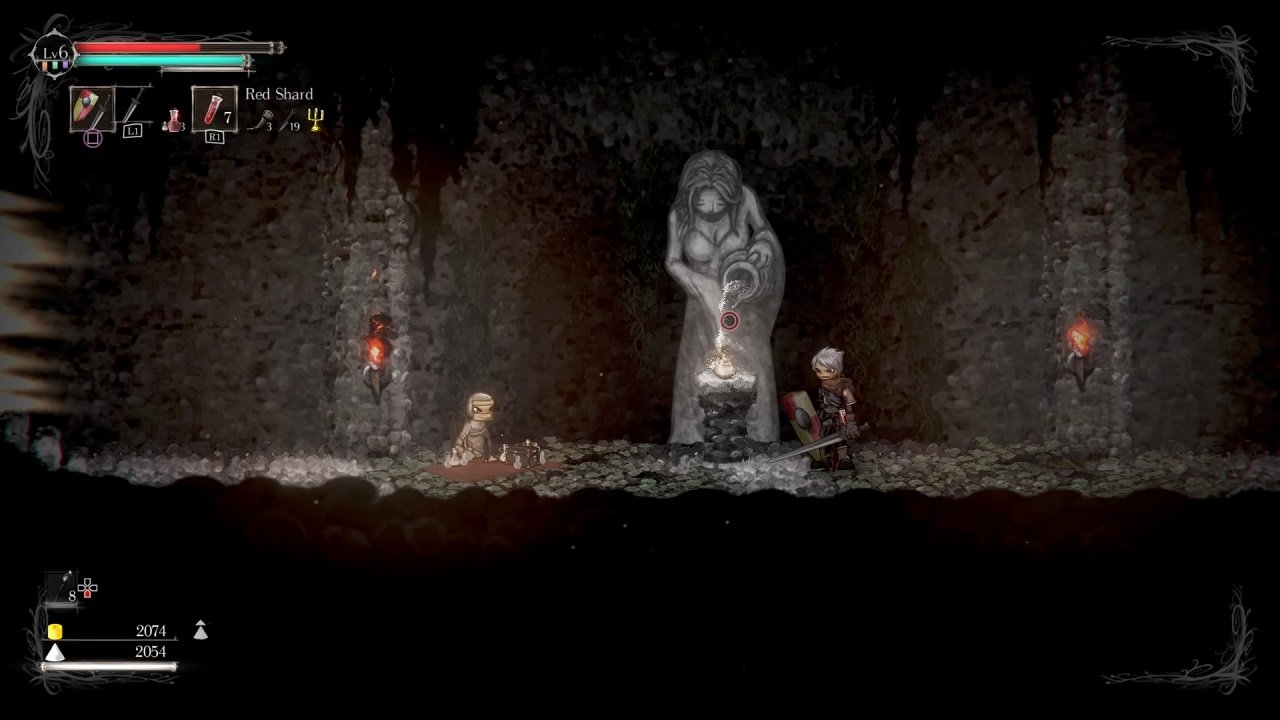Click the R1 button prompt label

(x=216, y=137)
